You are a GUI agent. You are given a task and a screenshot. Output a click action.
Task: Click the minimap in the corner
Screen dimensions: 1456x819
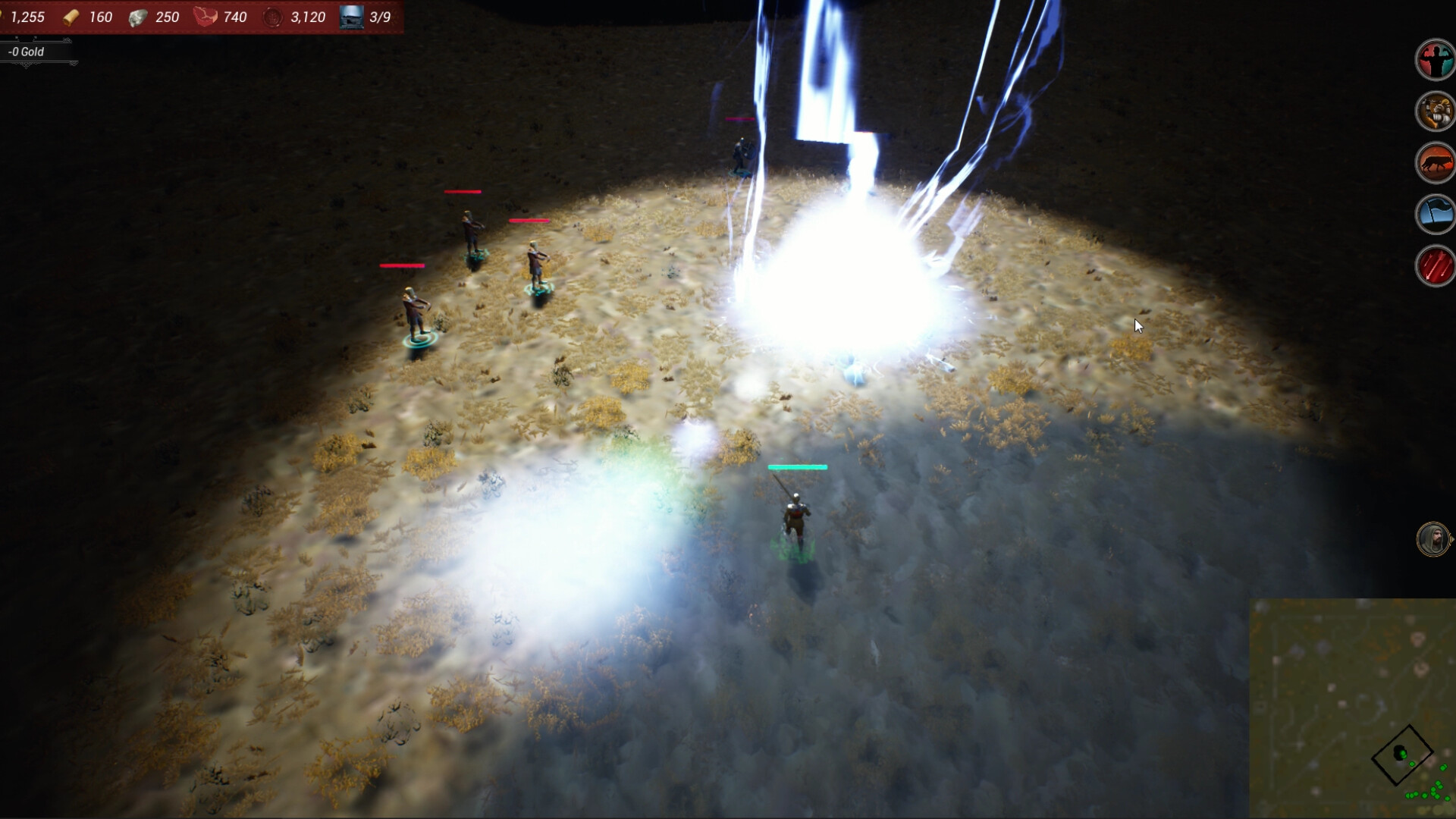(x=1352, y=708)
